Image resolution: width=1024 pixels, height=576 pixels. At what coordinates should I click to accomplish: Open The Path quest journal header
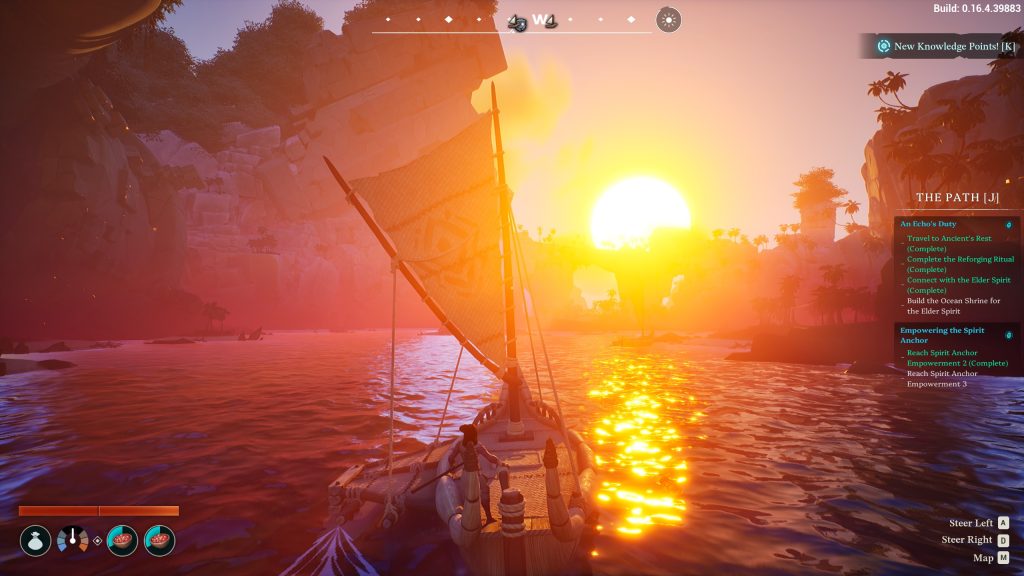click(957, 198)
